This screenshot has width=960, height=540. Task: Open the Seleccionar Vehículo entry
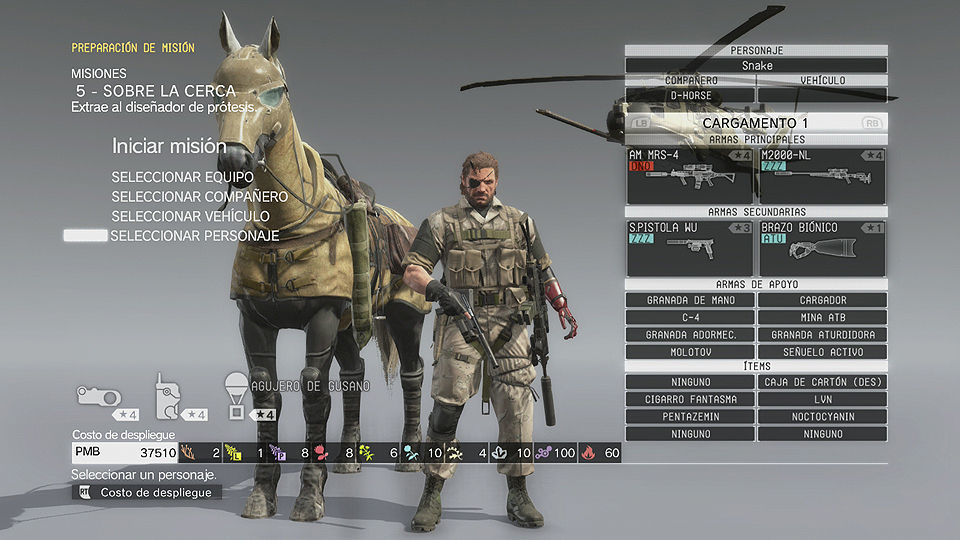tap(190, 216)
